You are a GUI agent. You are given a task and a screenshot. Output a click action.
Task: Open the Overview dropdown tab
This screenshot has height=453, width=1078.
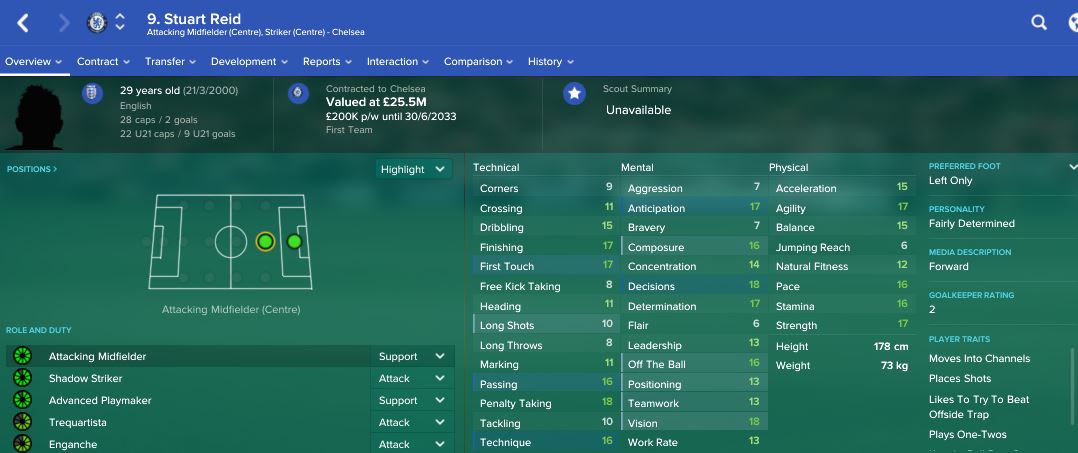click(33, 62)
